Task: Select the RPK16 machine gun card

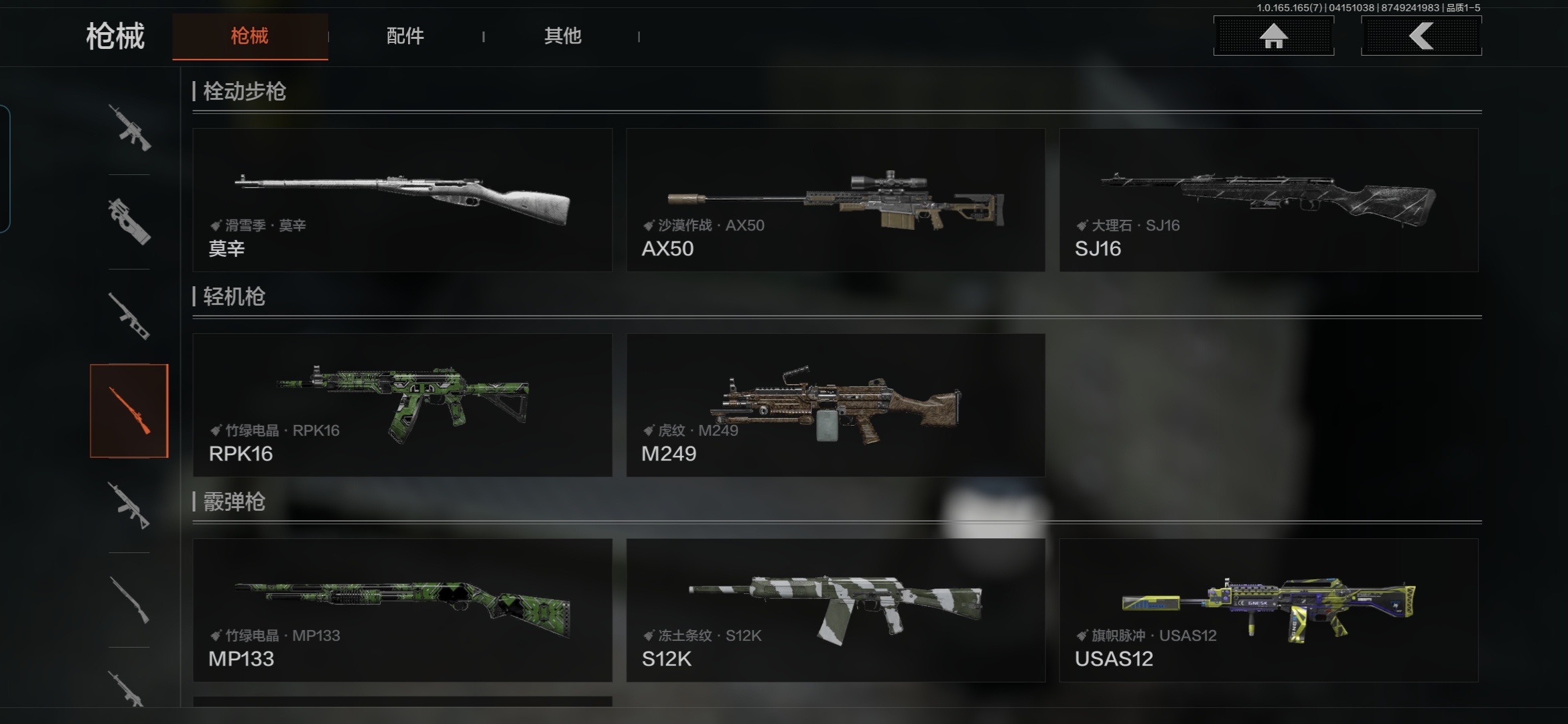Action: click(402, 405)
